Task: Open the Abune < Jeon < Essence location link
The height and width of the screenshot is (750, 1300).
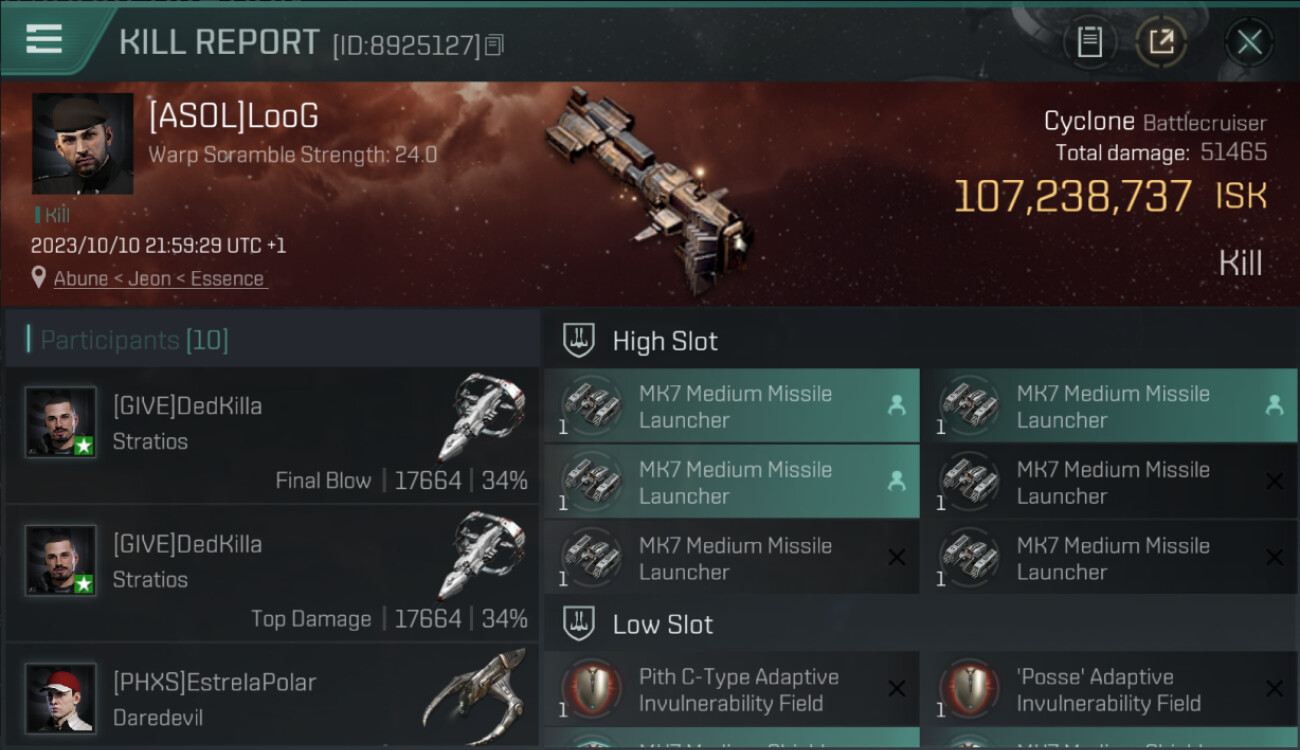Action: point(159,279)
